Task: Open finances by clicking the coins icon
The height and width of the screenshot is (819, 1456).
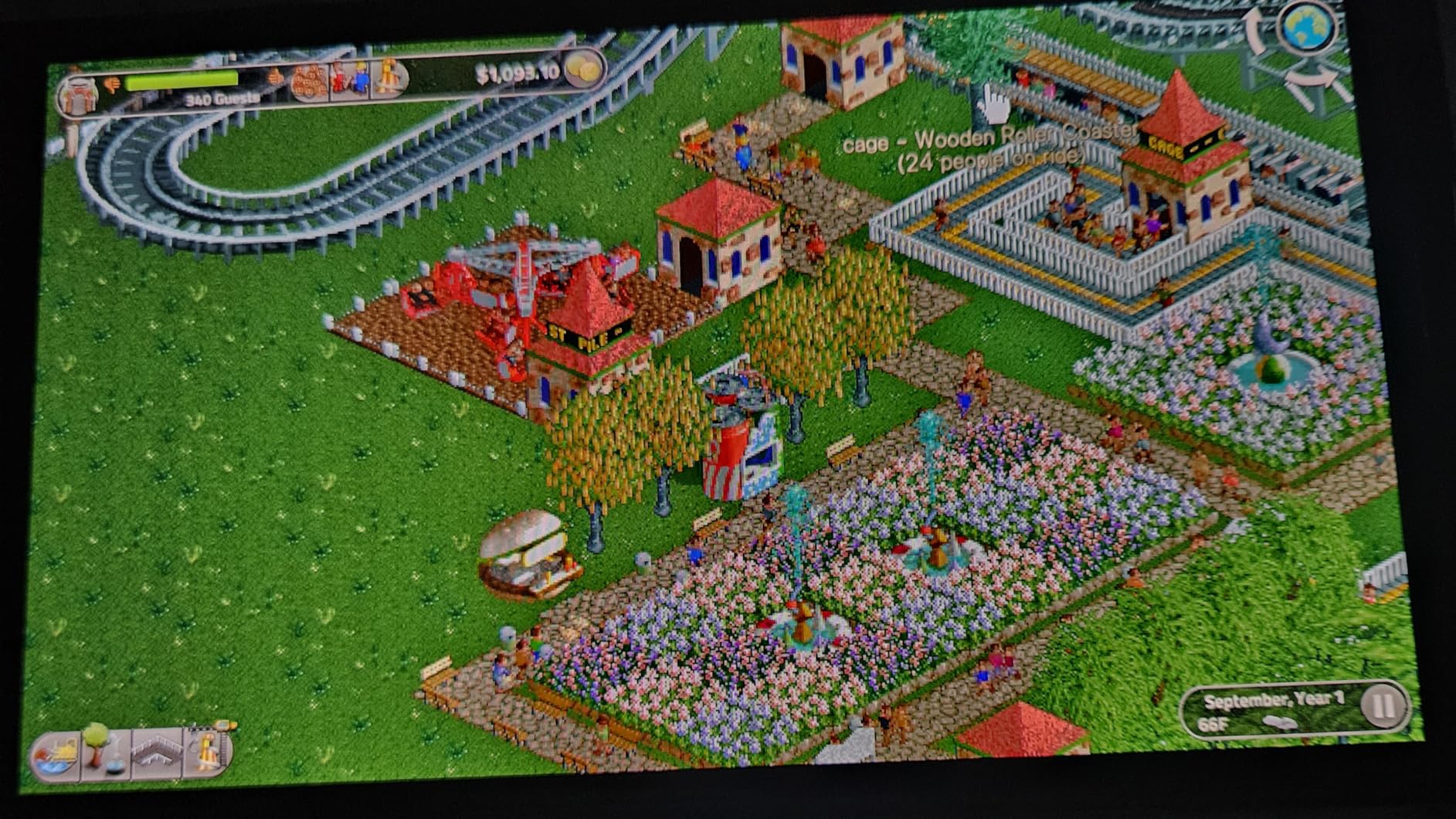Action: tap(583, 70)
